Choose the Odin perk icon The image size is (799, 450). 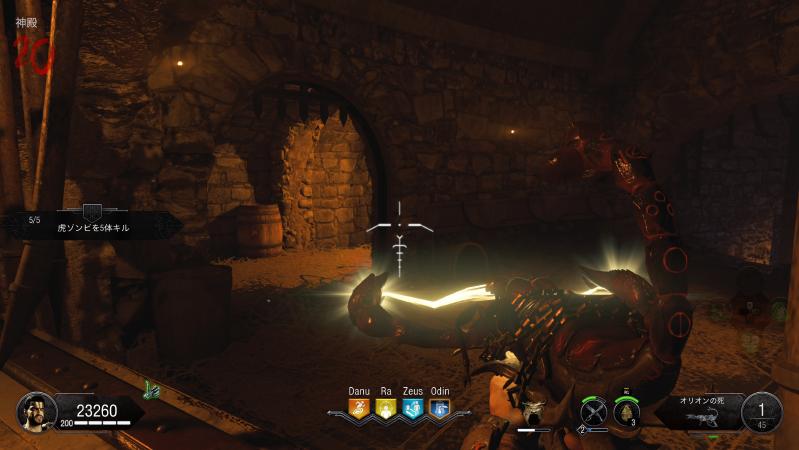click(439, 407)
